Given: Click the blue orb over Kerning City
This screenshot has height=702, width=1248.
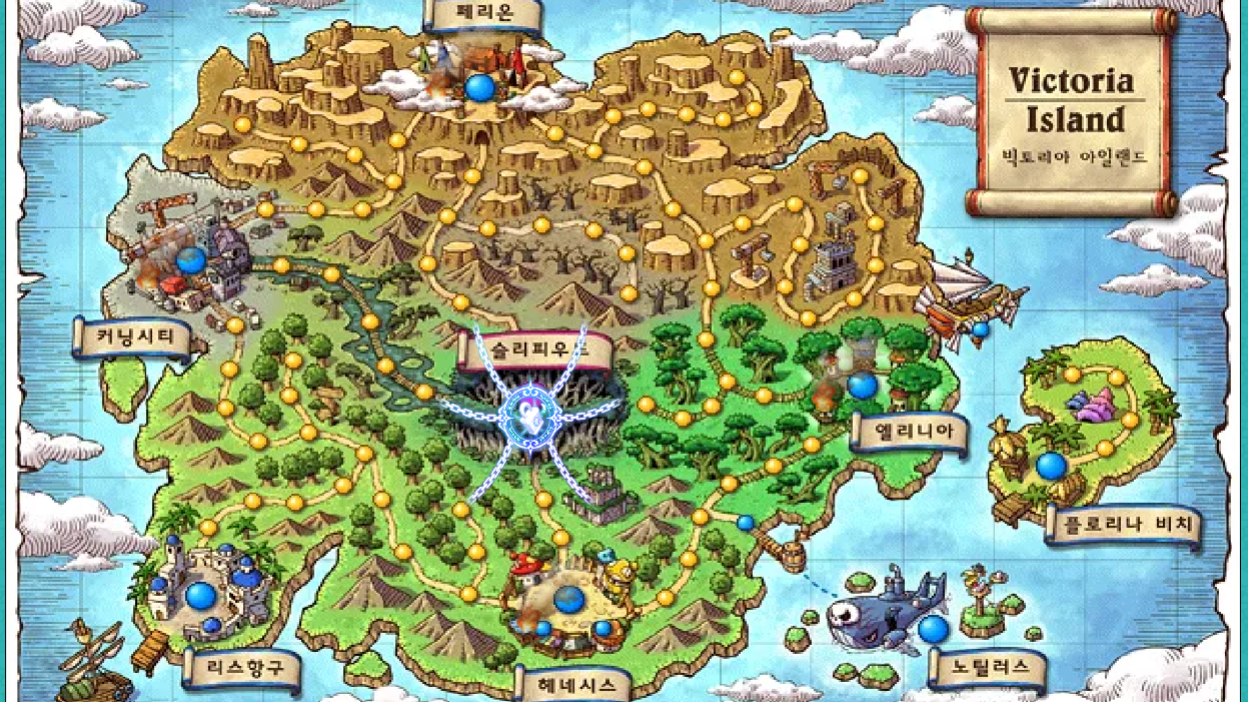Looking at the screenshot, I should coord(191,261).
